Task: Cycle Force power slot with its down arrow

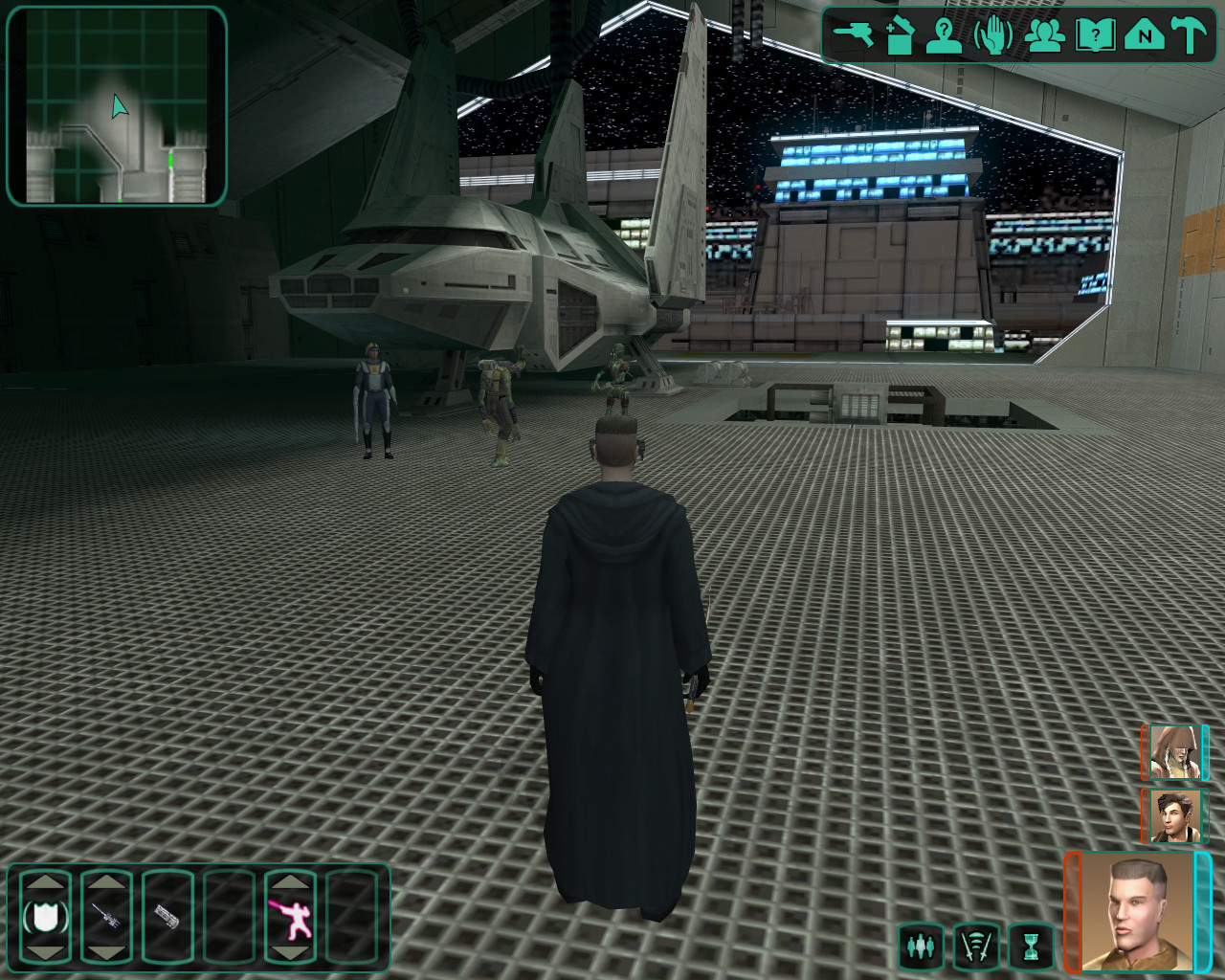Action: [x=290, y=953]
